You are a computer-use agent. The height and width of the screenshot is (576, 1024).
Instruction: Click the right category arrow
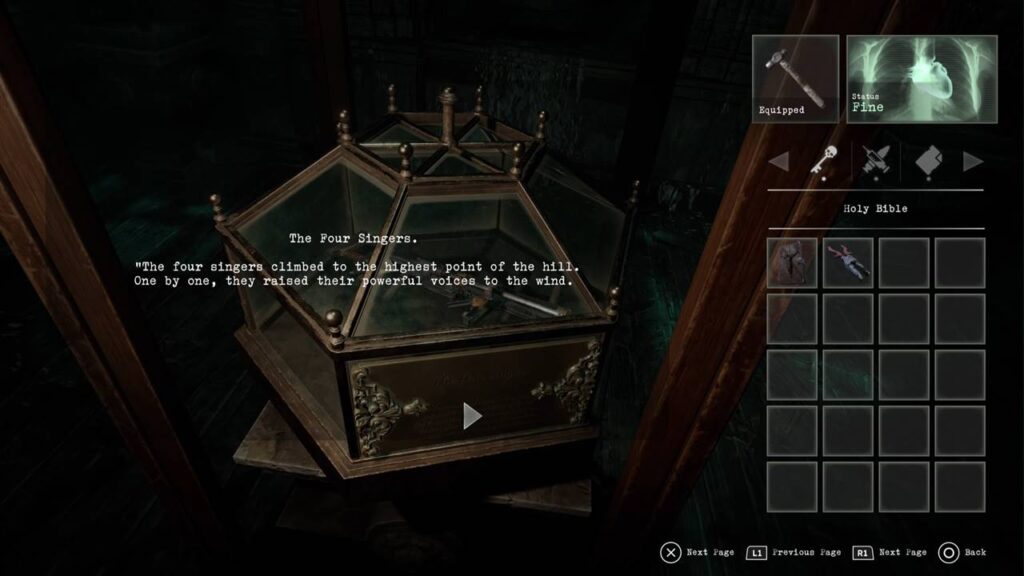coord(972,161)
